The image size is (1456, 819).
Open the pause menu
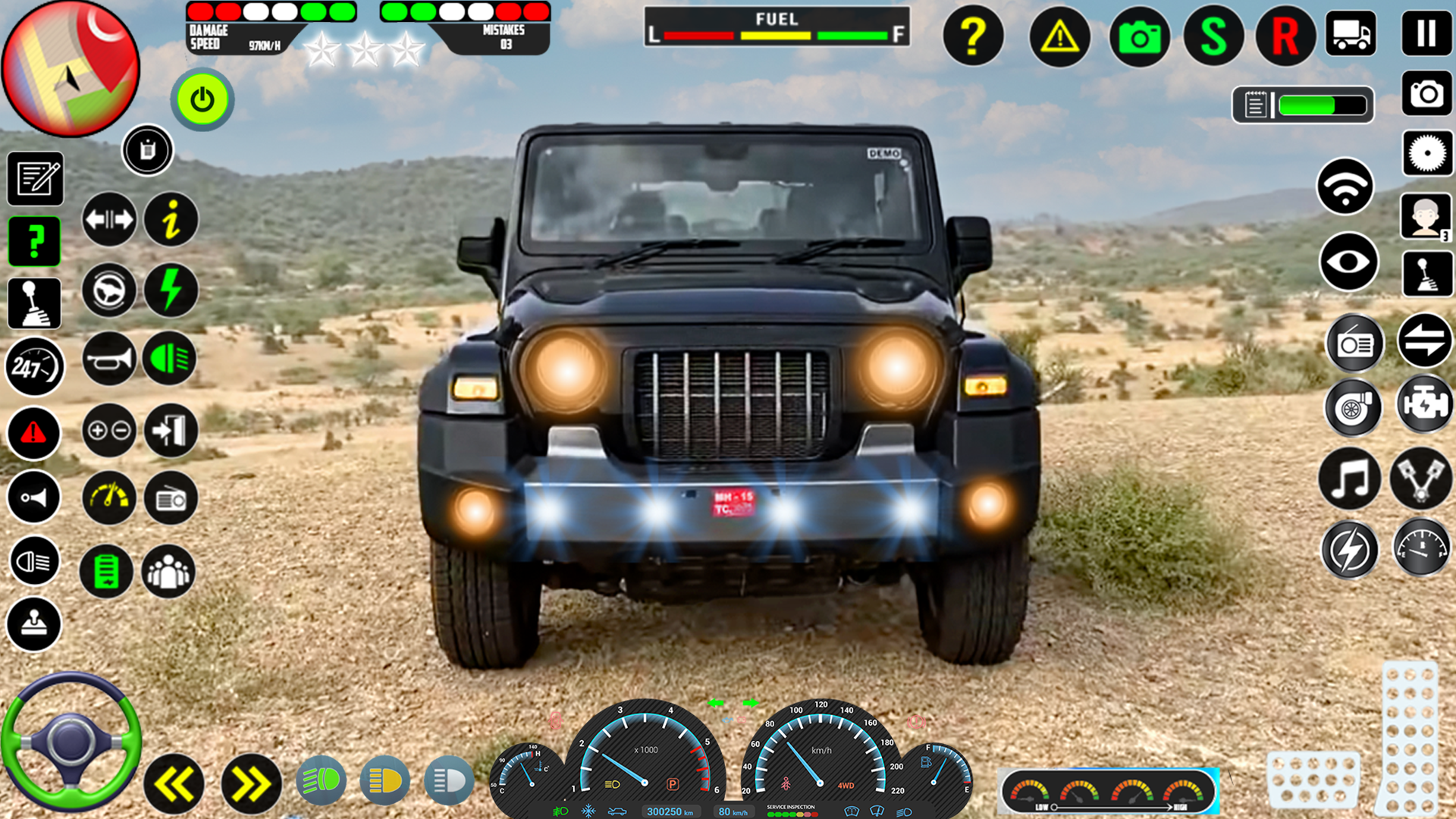coord(1426,34)
